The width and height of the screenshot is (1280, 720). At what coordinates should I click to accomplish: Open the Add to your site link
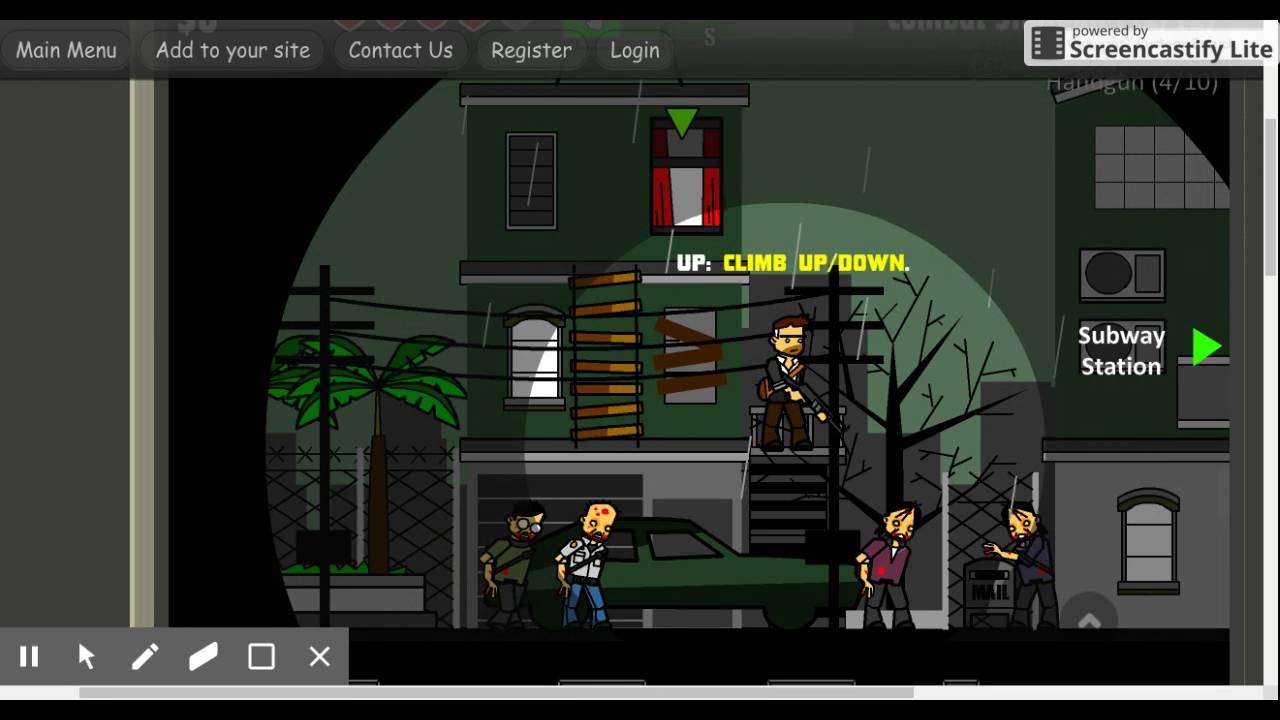[x=232, y=50]
